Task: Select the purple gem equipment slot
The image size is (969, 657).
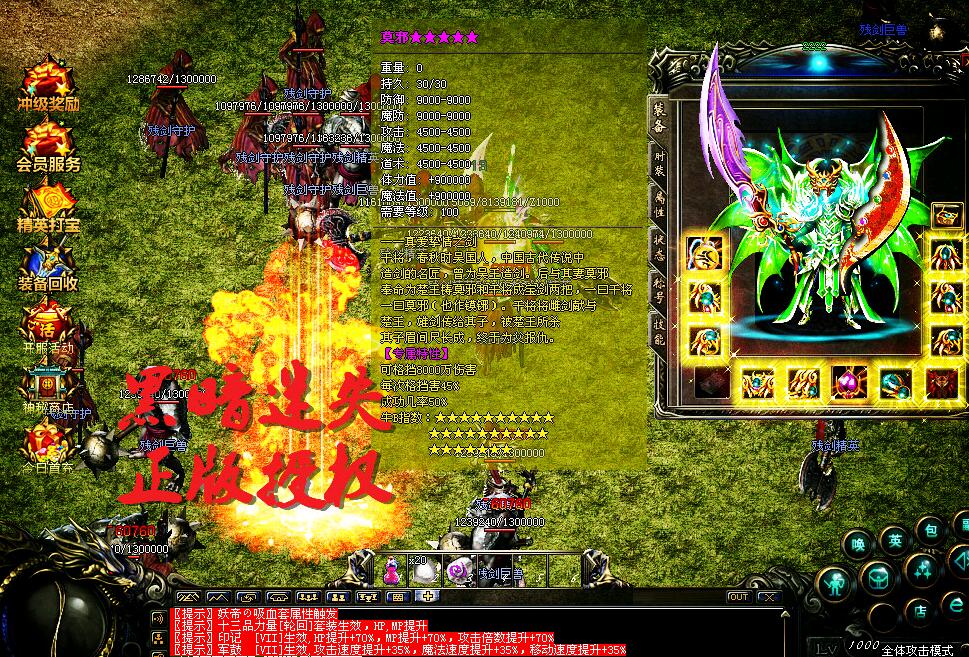Action: (x=849, y=383)
